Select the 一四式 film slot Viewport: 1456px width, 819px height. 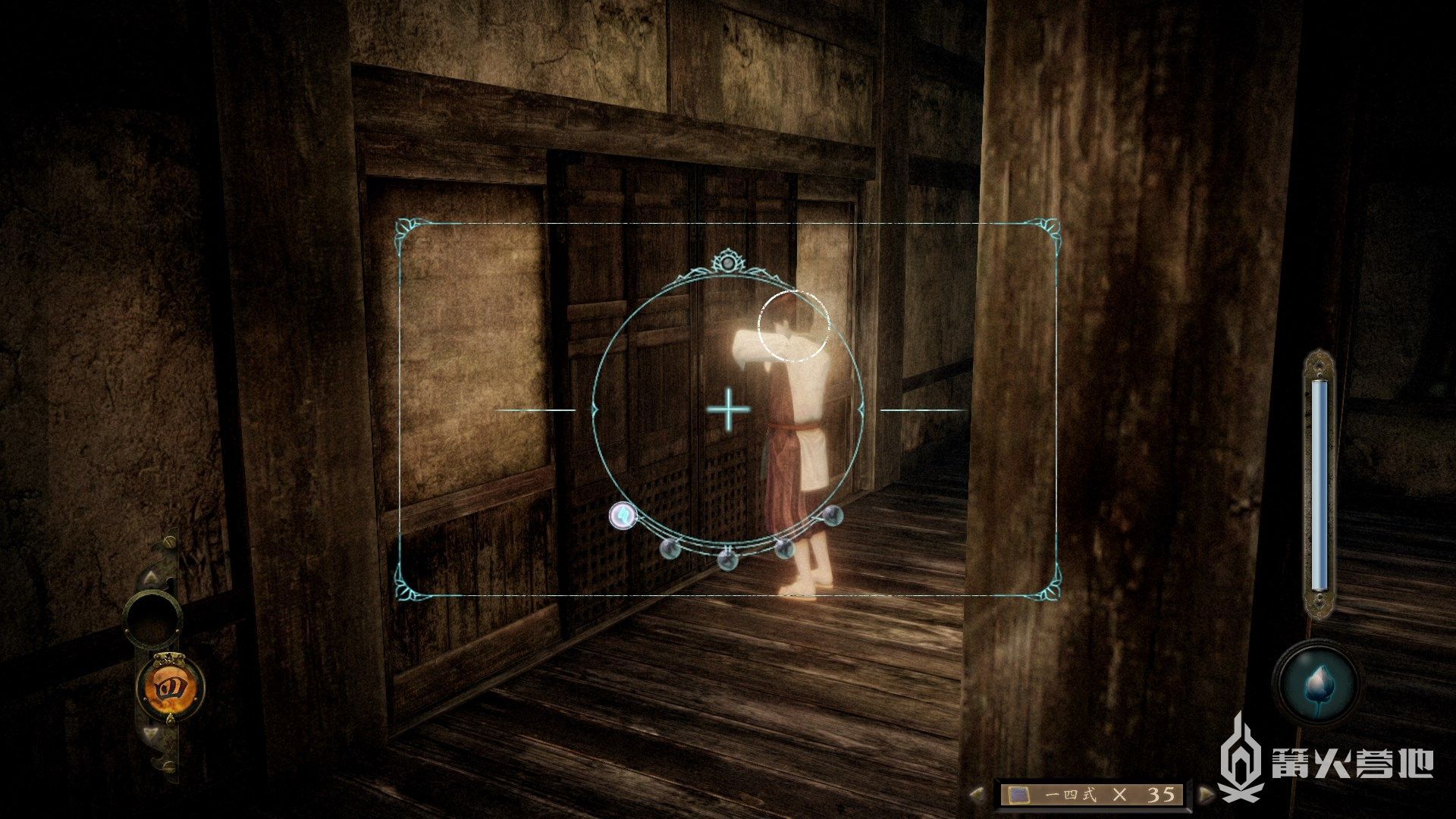point(1092,794)
